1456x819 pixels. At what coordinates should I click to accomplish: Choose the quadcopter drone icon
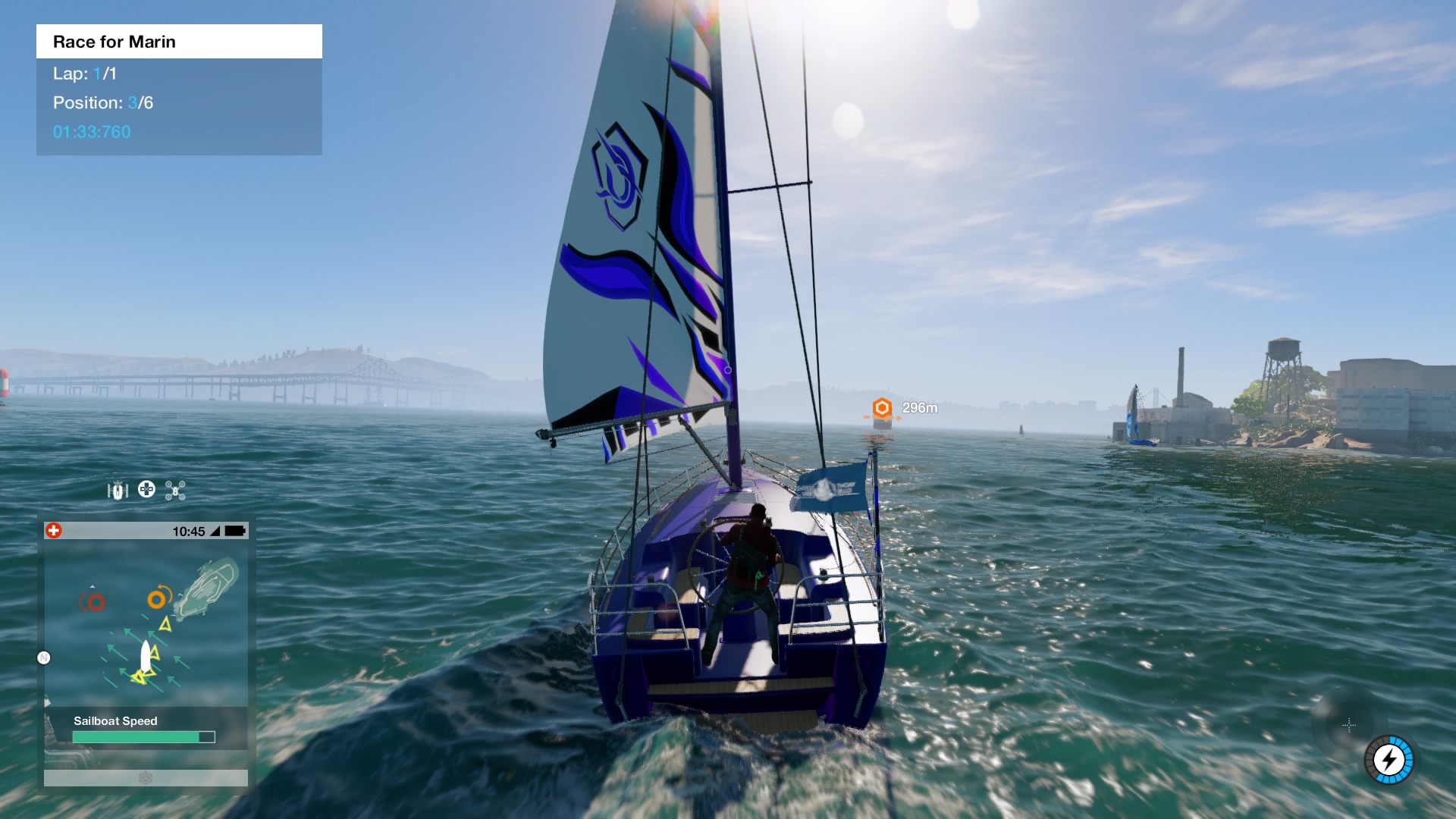point(175,491)
